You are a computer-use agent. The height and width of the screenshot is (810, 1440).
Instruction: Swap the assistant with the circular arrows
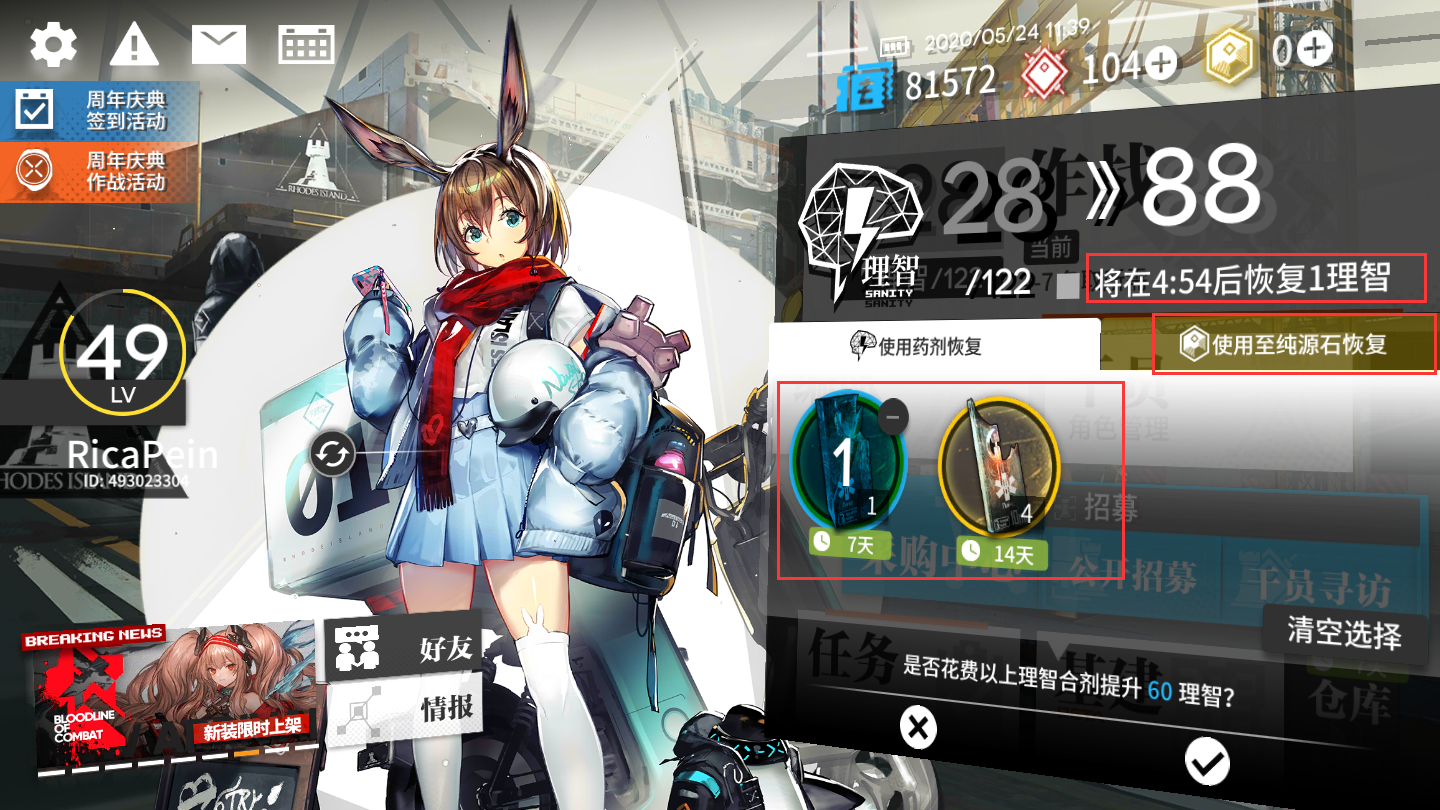332,456
